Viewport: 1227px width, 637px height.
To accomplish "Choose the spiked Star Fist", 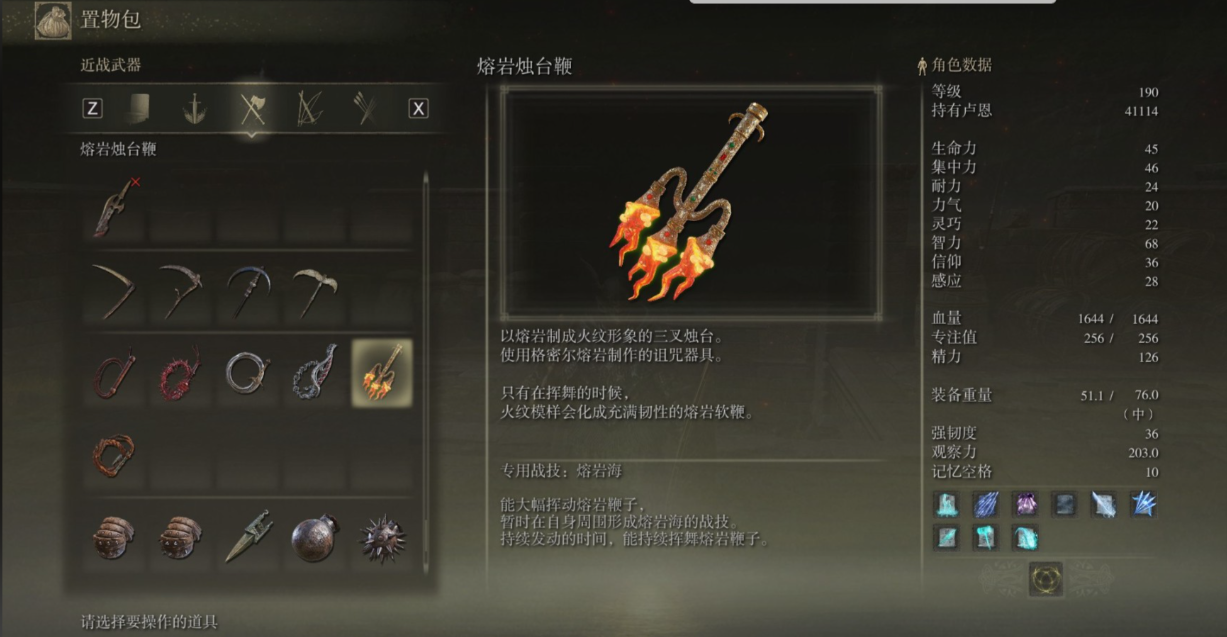I will click(381, 537).
